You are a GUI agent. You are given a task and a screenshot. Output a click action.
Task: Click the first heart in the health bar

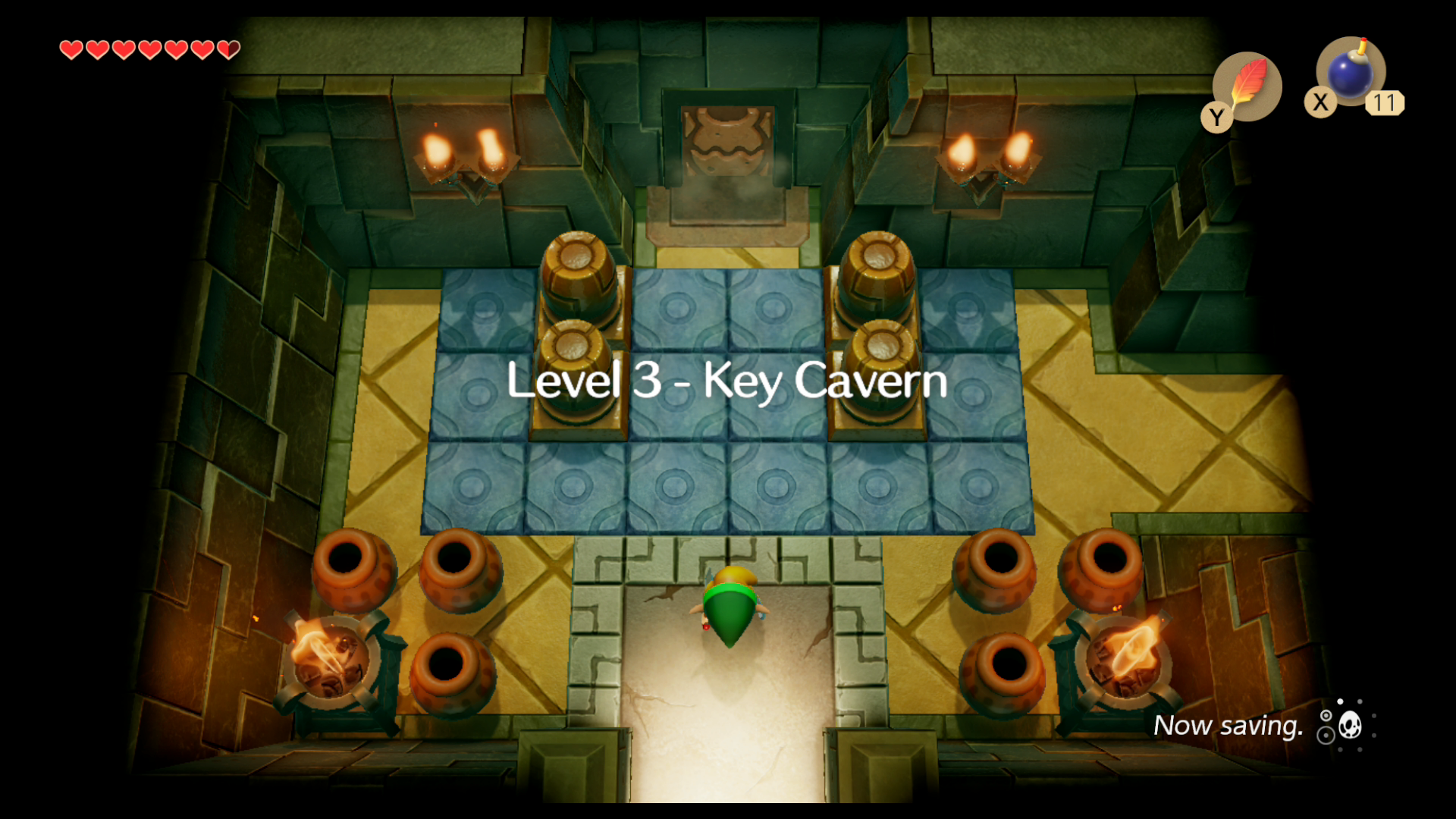click(x=72, y=50)
